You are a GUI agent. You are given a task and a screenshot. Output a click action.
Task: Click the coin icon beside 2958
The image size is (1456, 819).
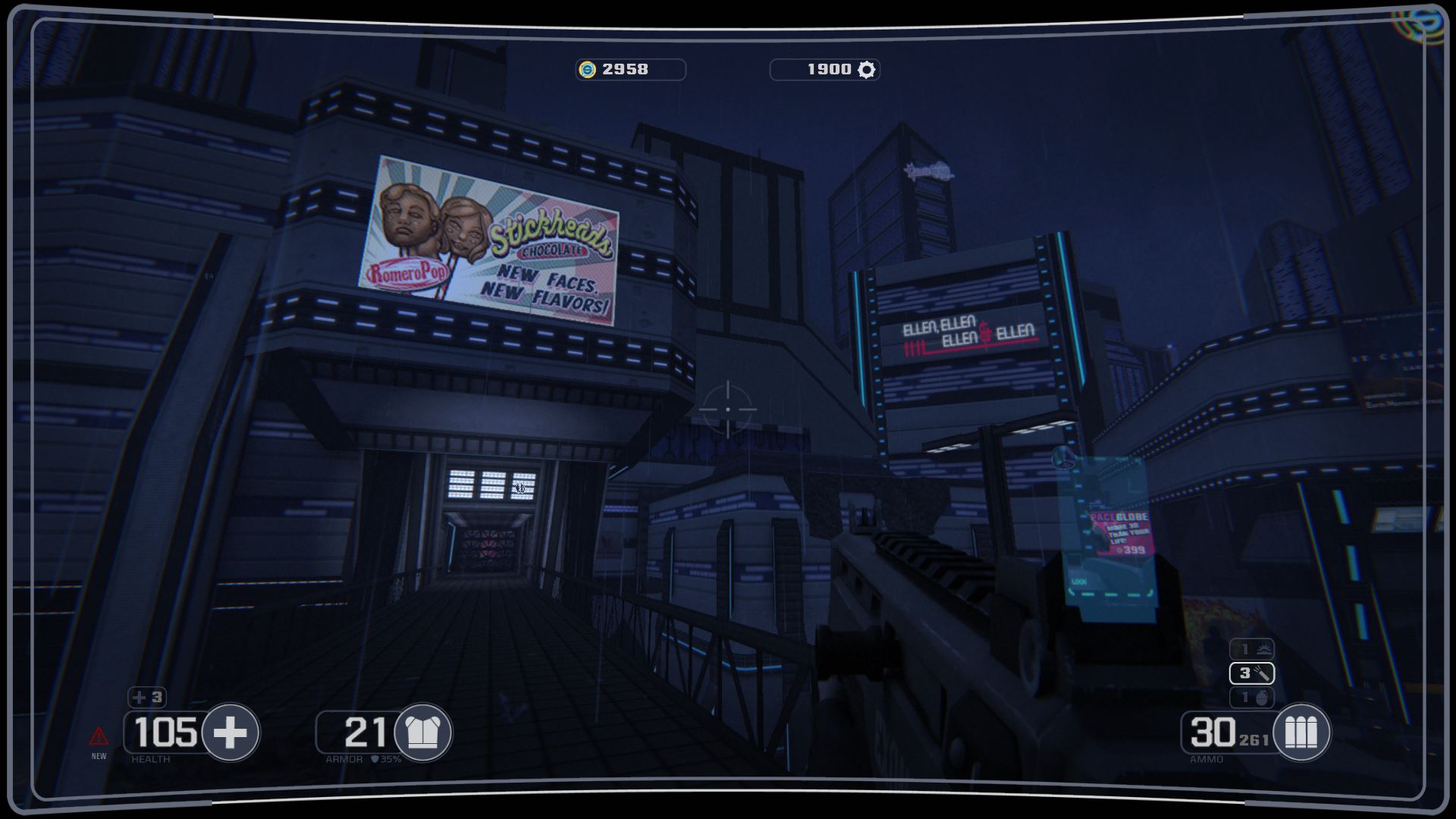click(588, 70)
